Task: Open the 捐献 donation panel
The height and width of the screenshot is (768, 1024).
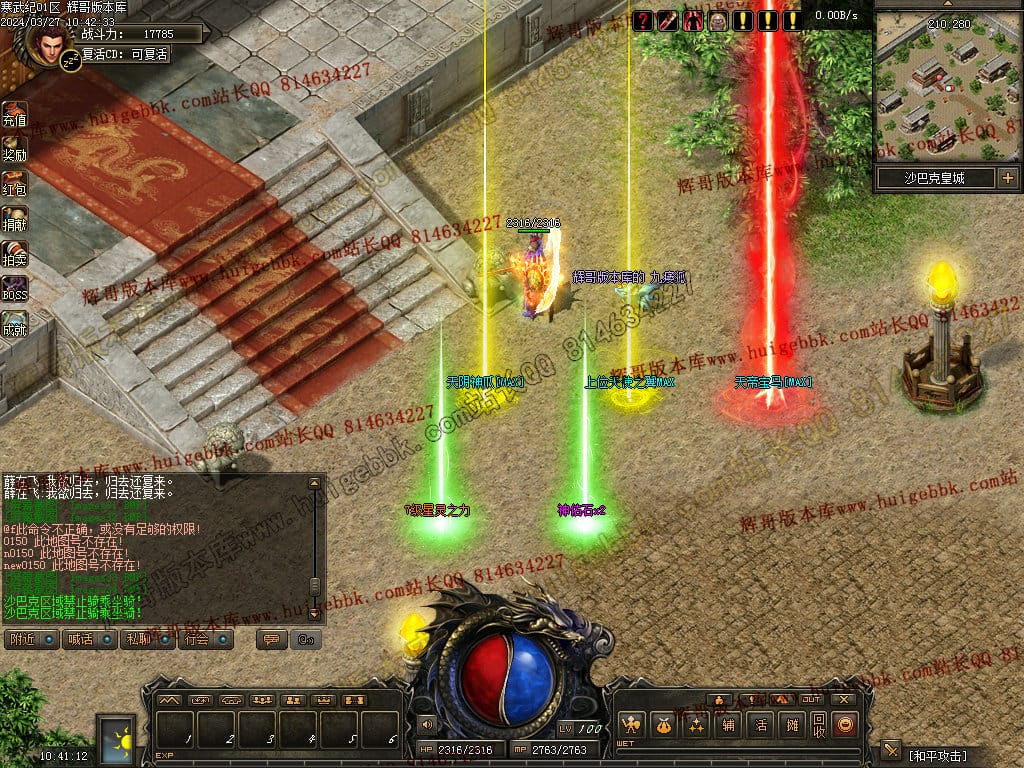Action: coord(14,219)
